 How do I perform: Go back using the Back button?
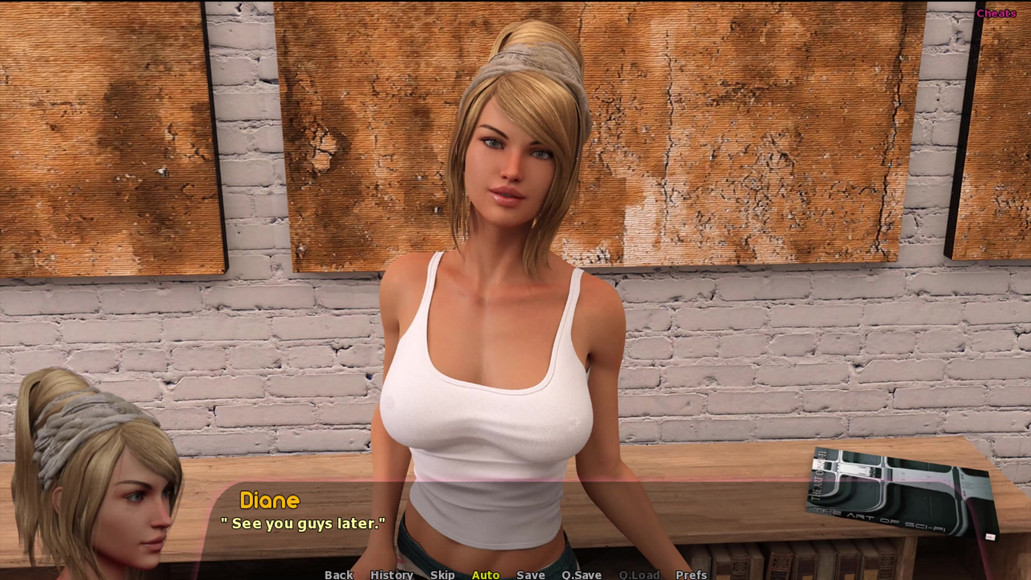pos(338,574)
